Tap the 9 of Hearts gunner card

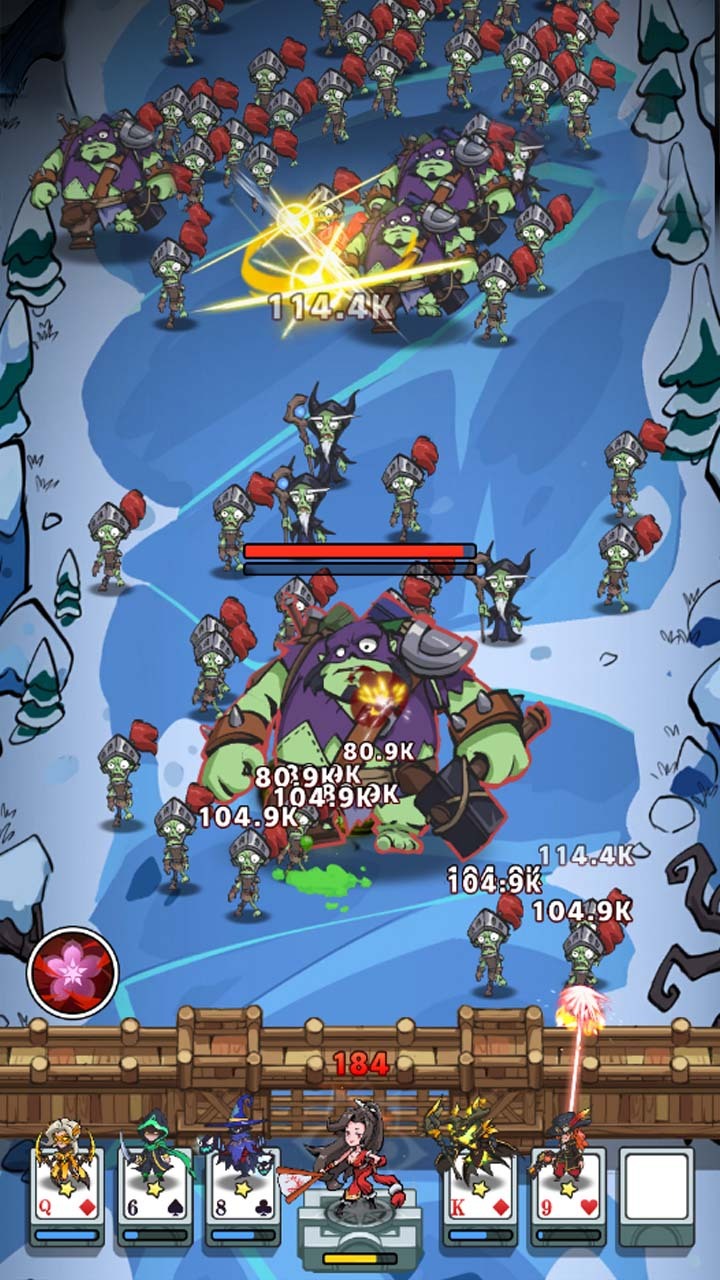[568, 1192]
